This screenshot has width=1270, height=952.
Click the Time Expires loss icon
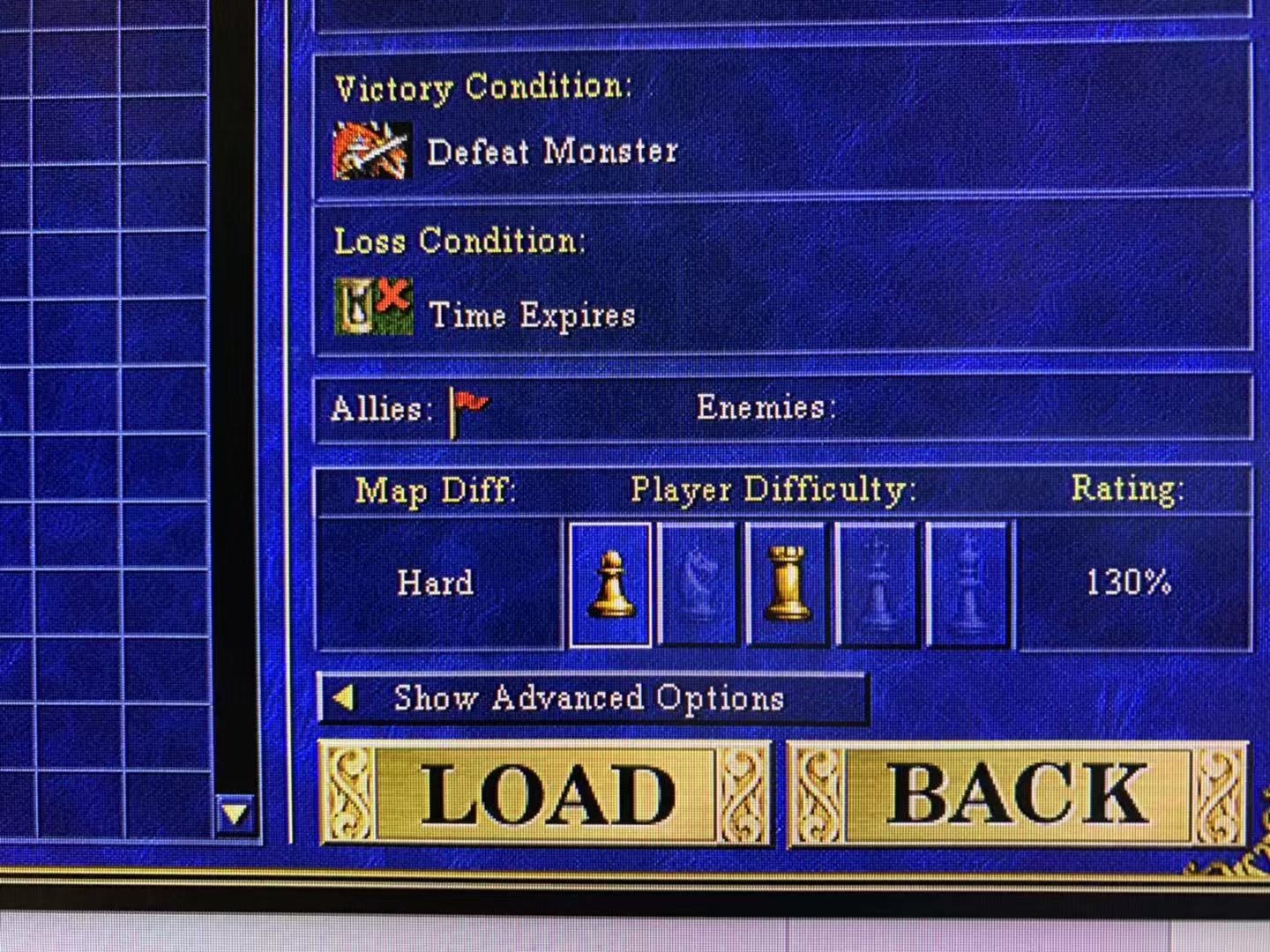(373, 307)
